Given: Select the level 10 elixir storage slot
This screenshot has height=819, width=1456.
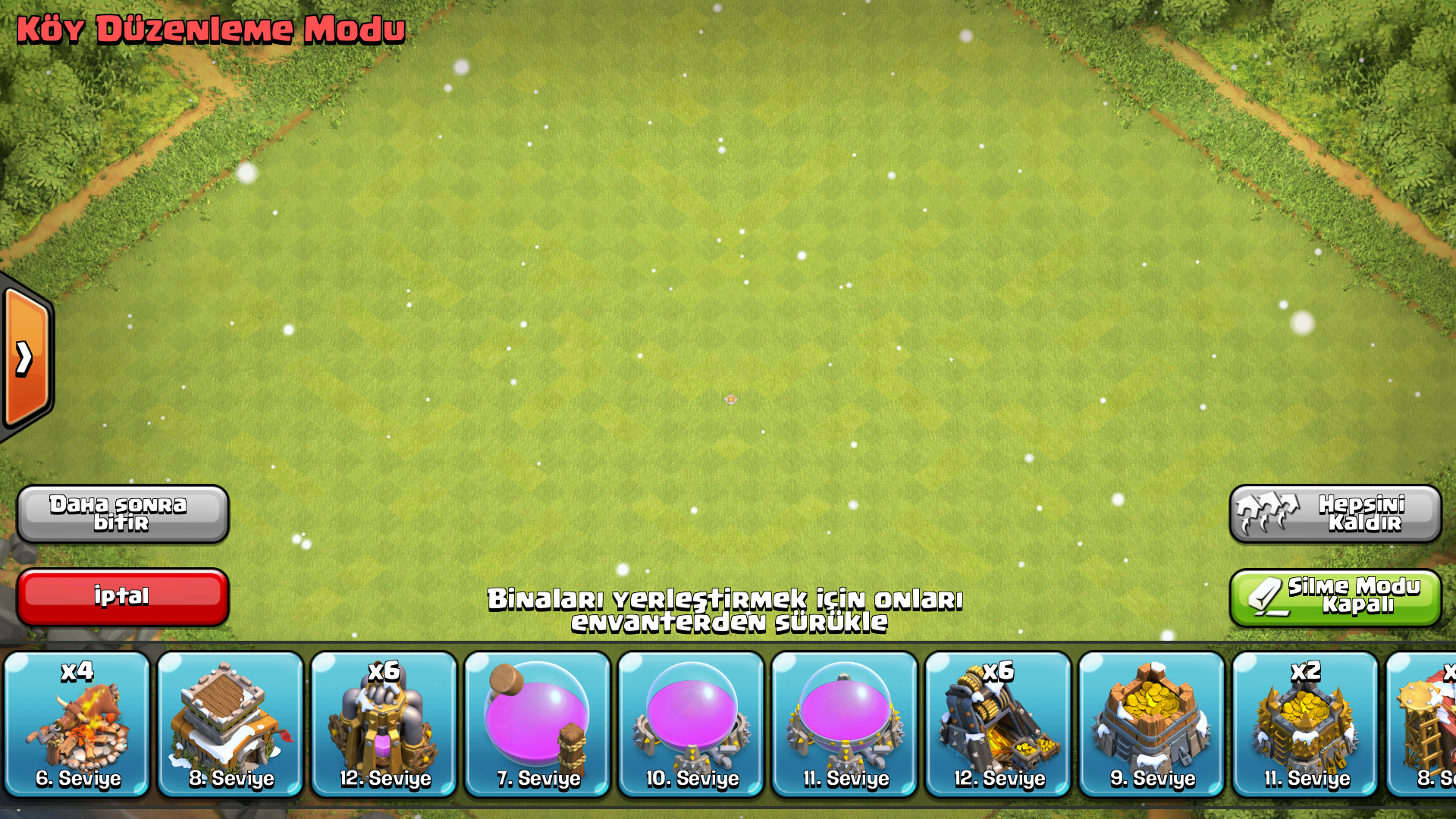Looking at the screenshot, I should [692, 724].
